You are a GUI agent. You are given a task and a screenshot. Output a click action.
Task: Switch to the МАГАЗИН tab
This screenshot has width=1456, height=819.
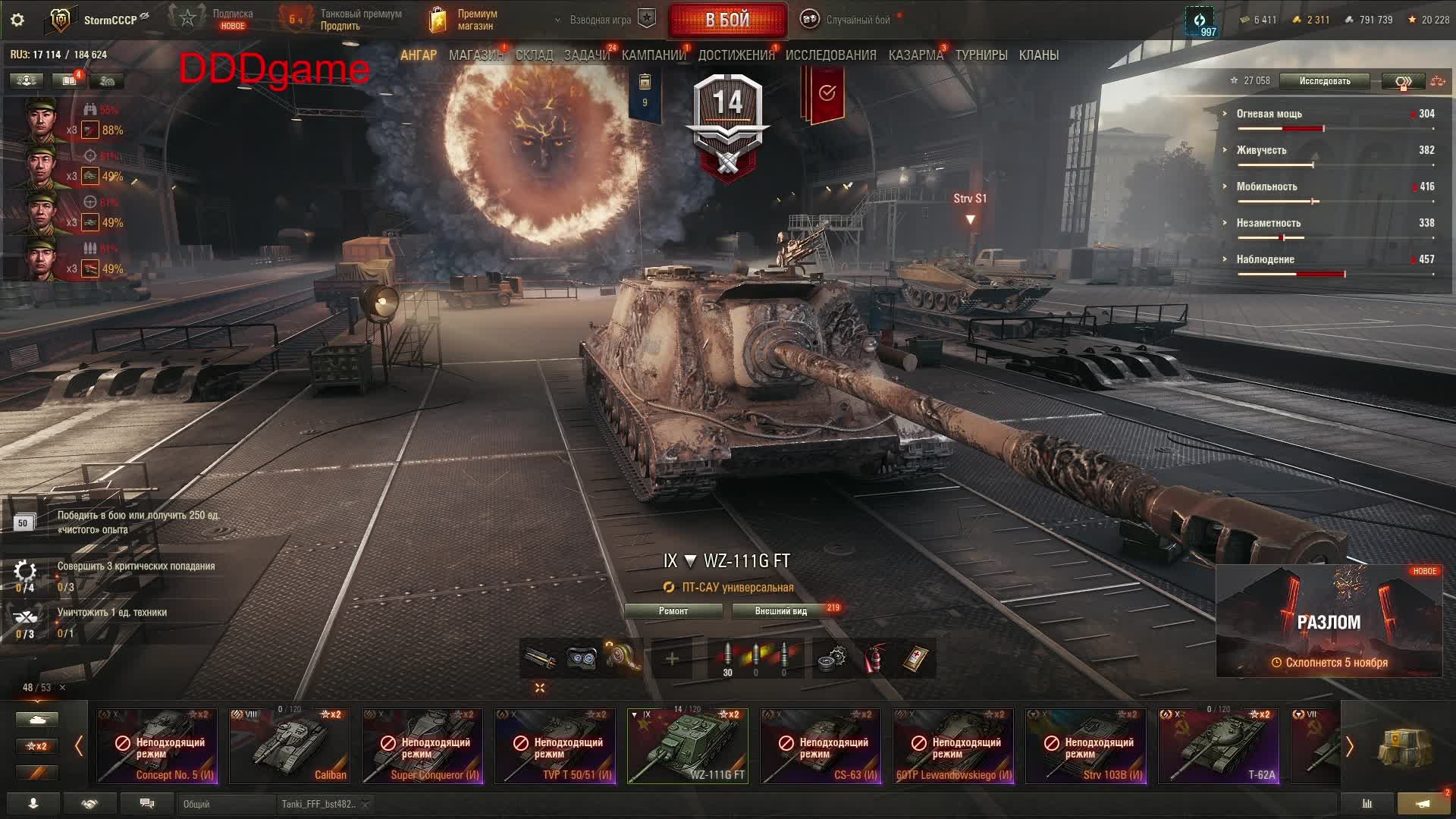(475, 55)
